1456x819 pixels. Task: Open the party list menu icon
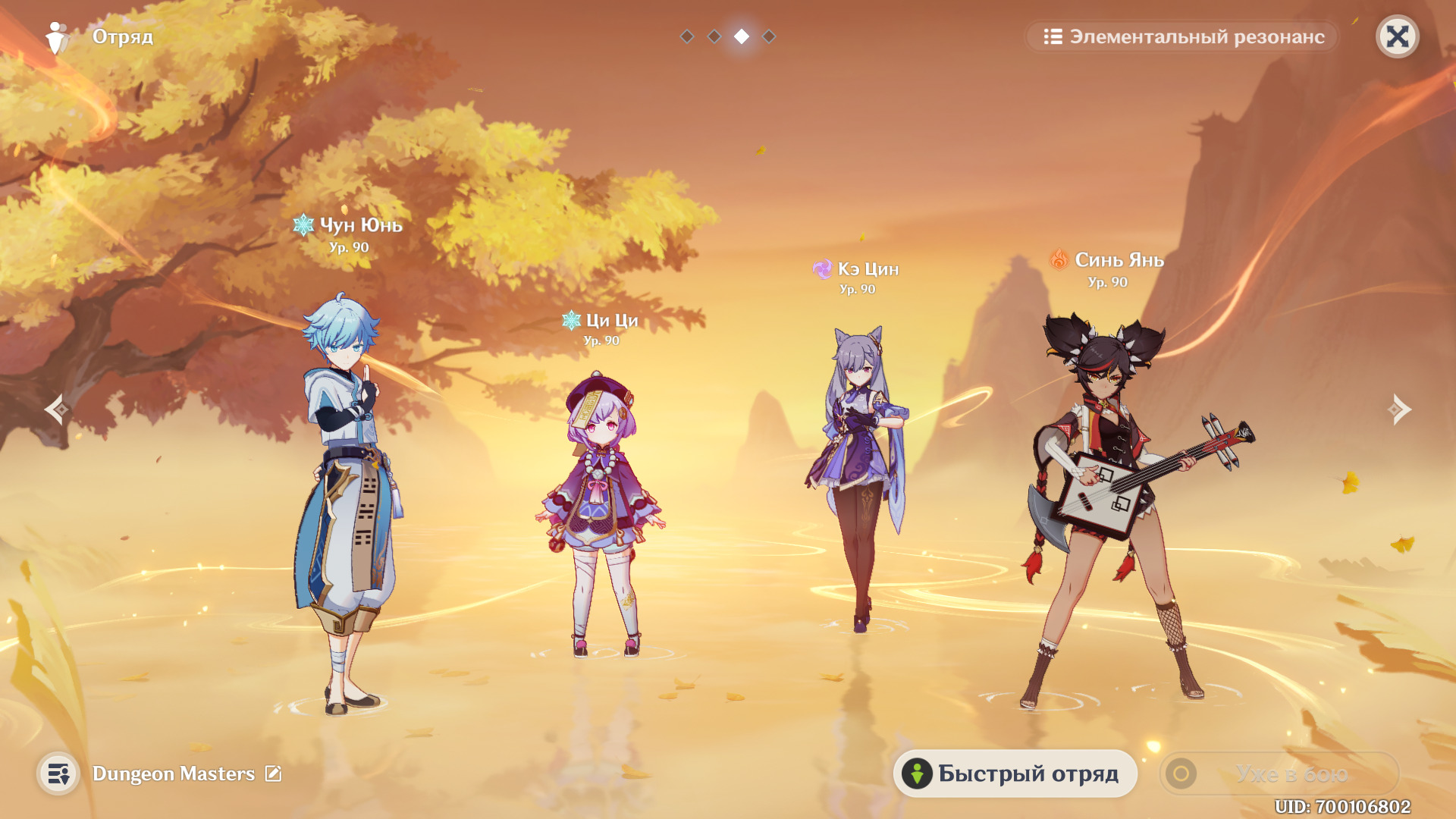tap(58, 773)
